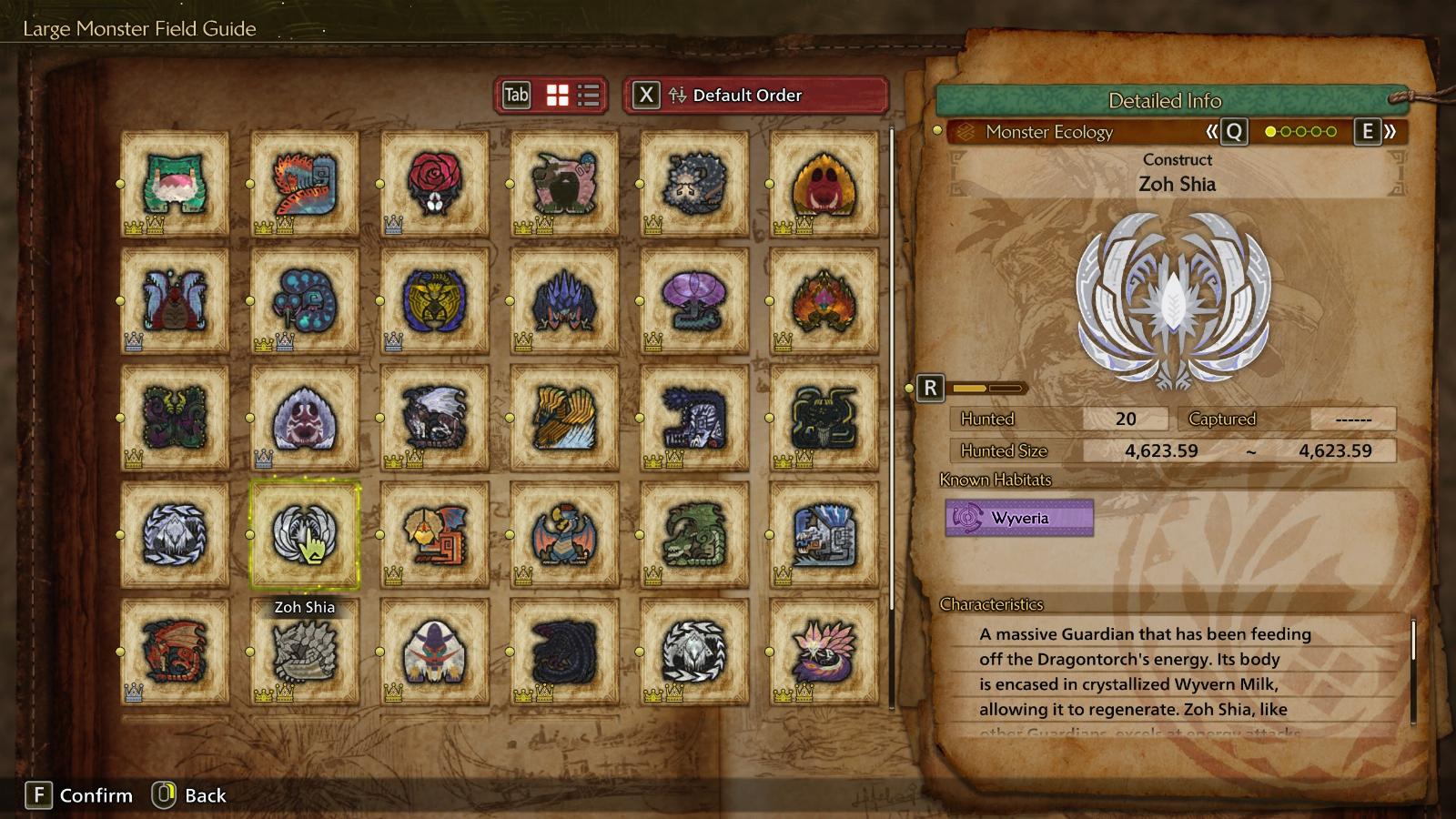Select the pink-finned Mizutsune tile

[x=824, y=651]
